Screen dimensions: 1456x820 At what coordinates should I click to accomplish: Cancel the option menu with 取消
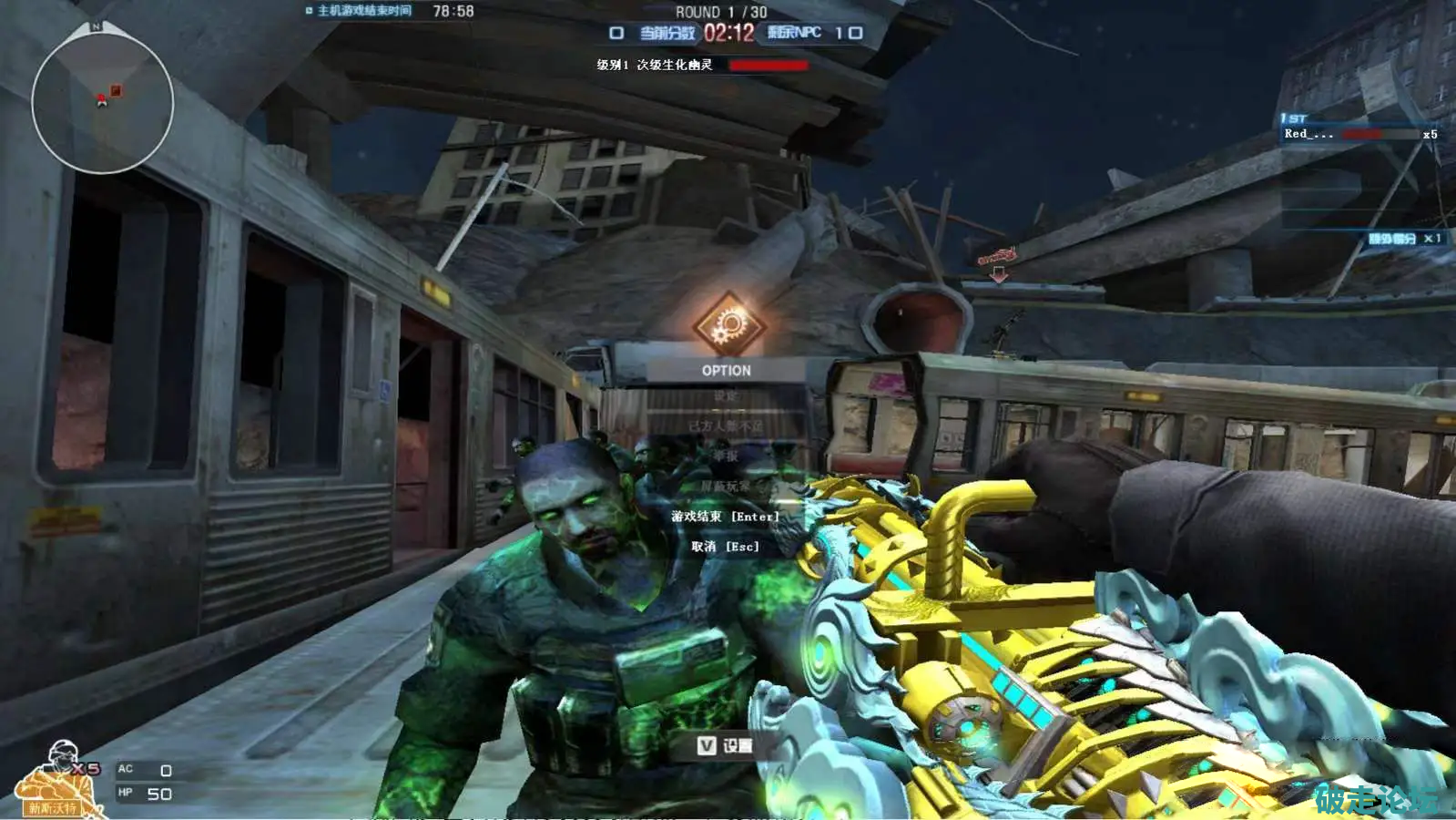[726, 547]
